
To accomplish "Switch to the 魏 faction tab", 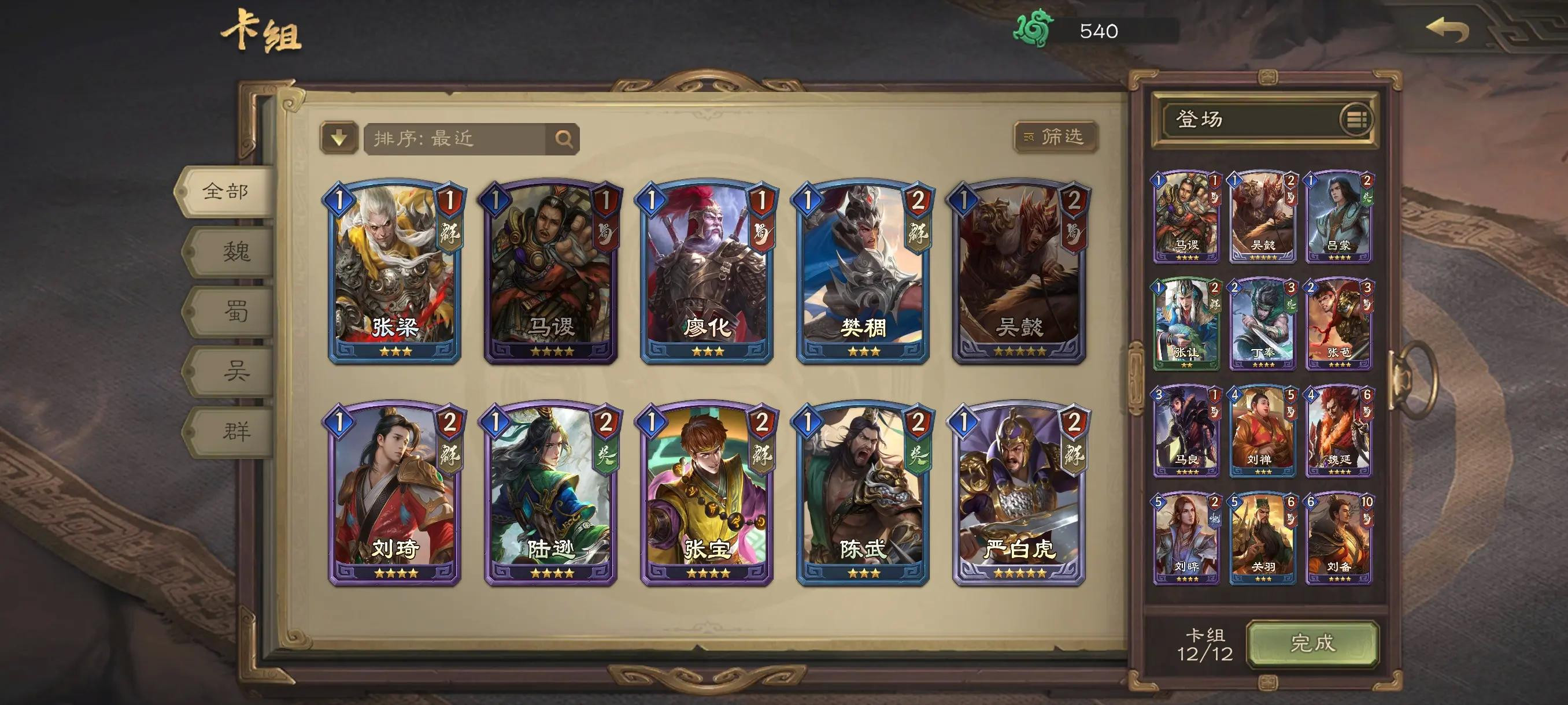I will click(235, 251).
